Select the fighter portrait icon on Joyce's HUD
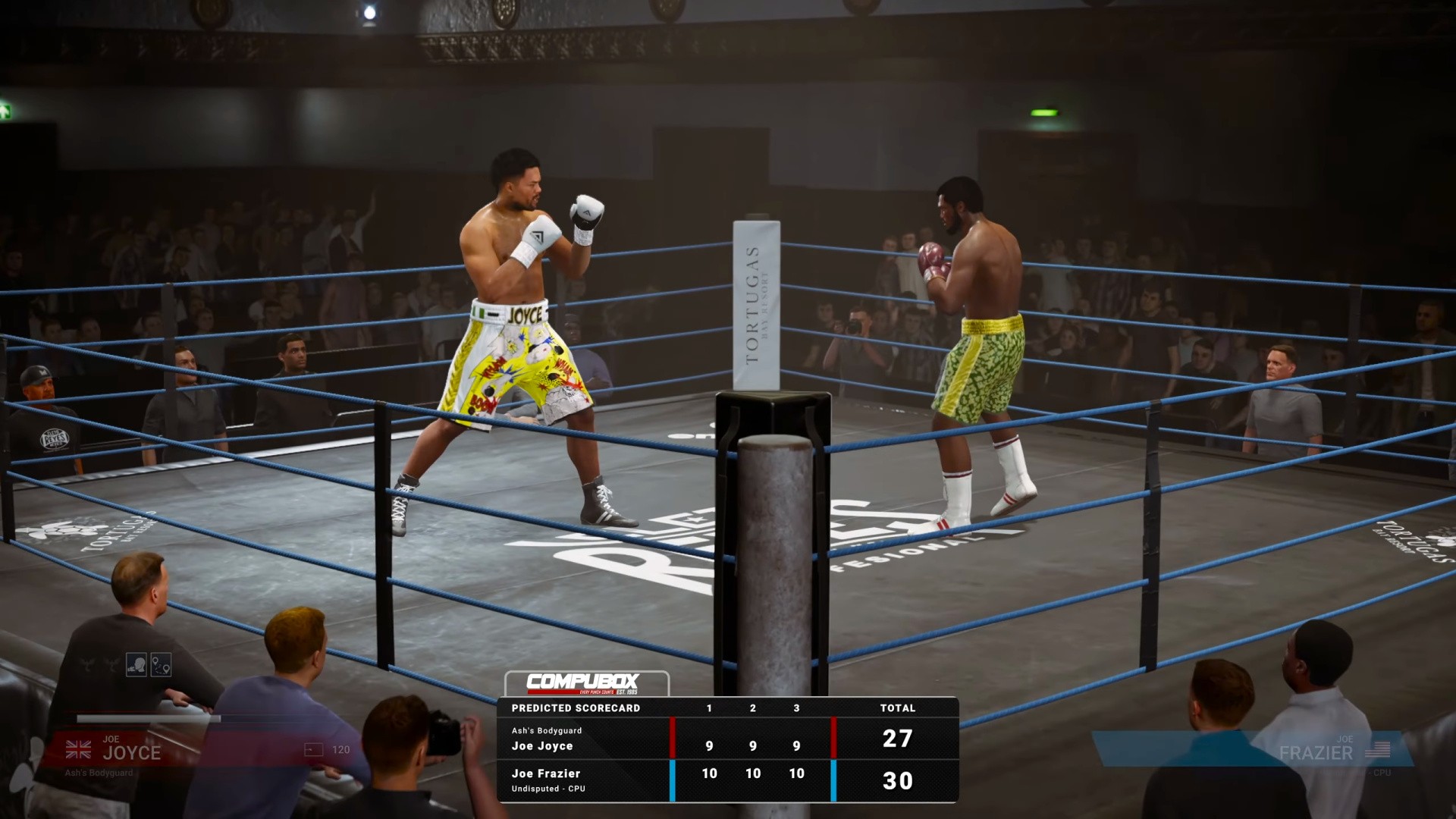Image resolution: width=1456 pixels, height=819 pixels. click(136, 665)
